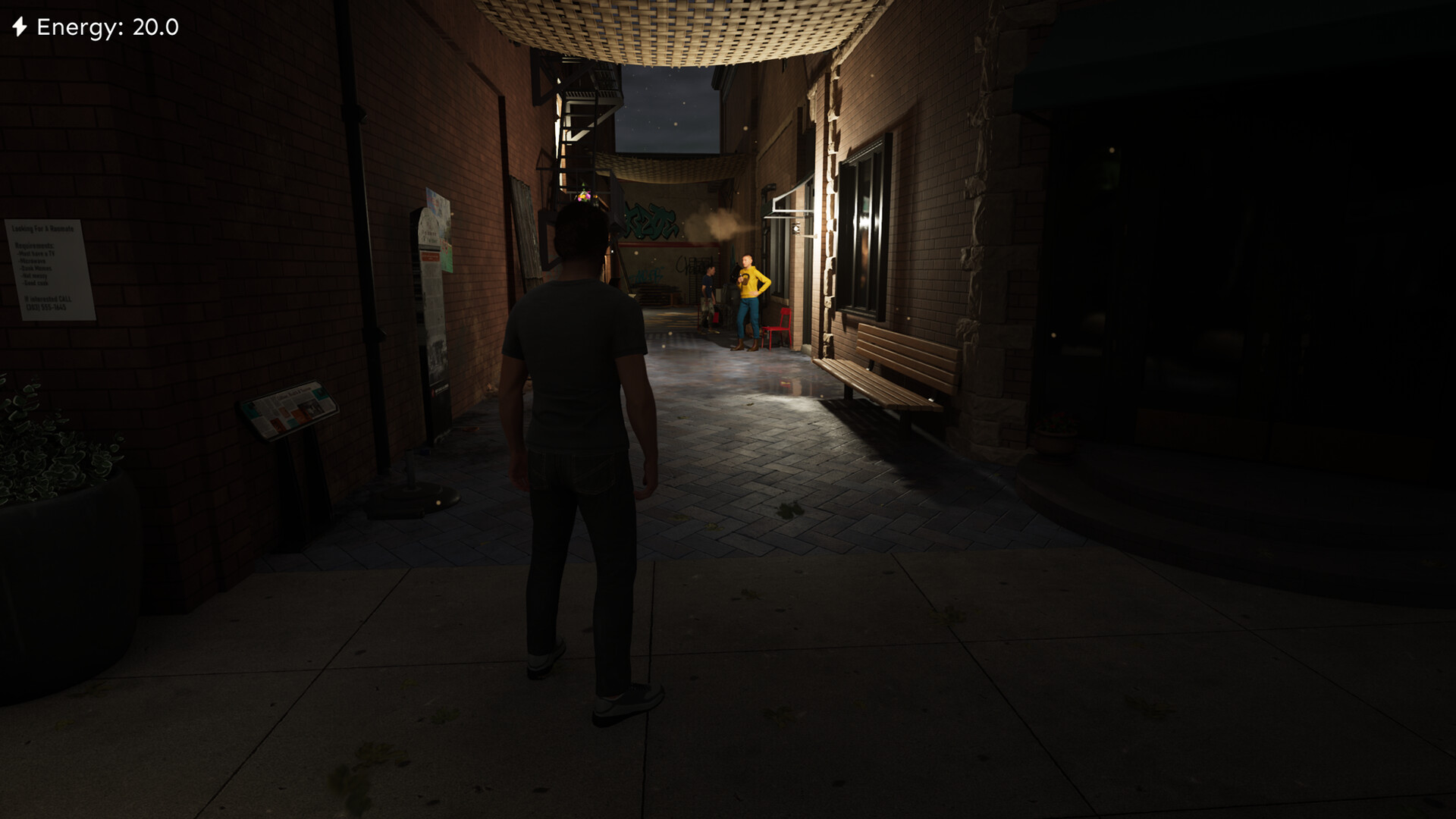Click the lightning bolt energy icon
The image size is (1456, 819).
pyautogui.click(x=20, y=27)
